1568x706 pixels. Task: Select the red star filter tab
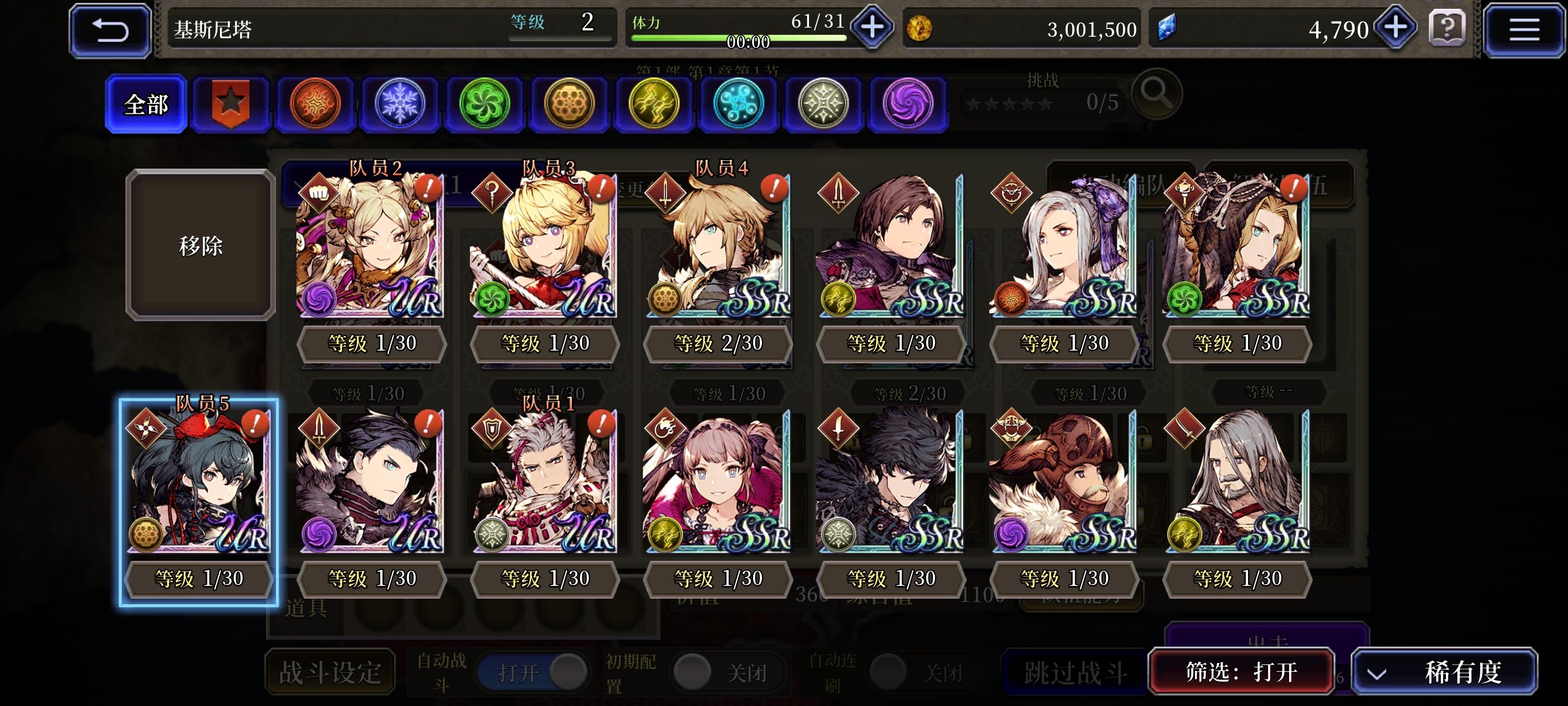(230, 102)
